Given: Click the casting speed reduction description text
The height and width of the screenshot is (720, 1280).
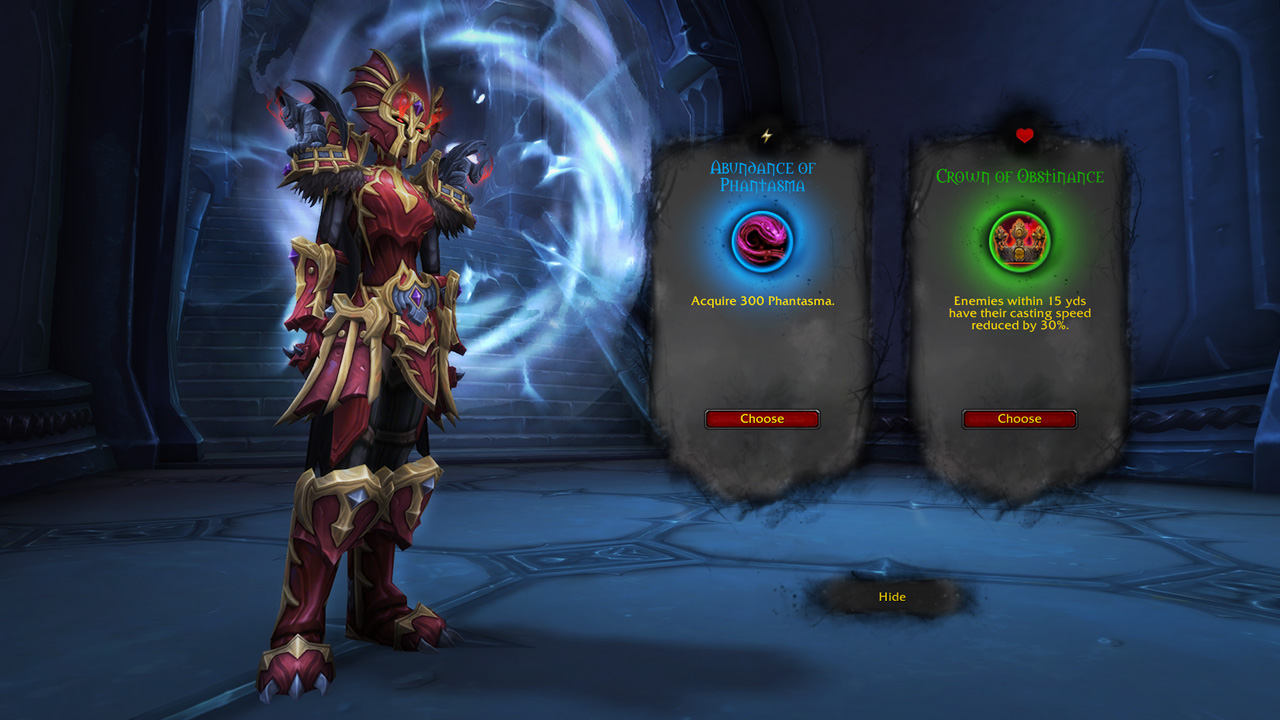Looking at the screenshot, I should click(1020, 312).
